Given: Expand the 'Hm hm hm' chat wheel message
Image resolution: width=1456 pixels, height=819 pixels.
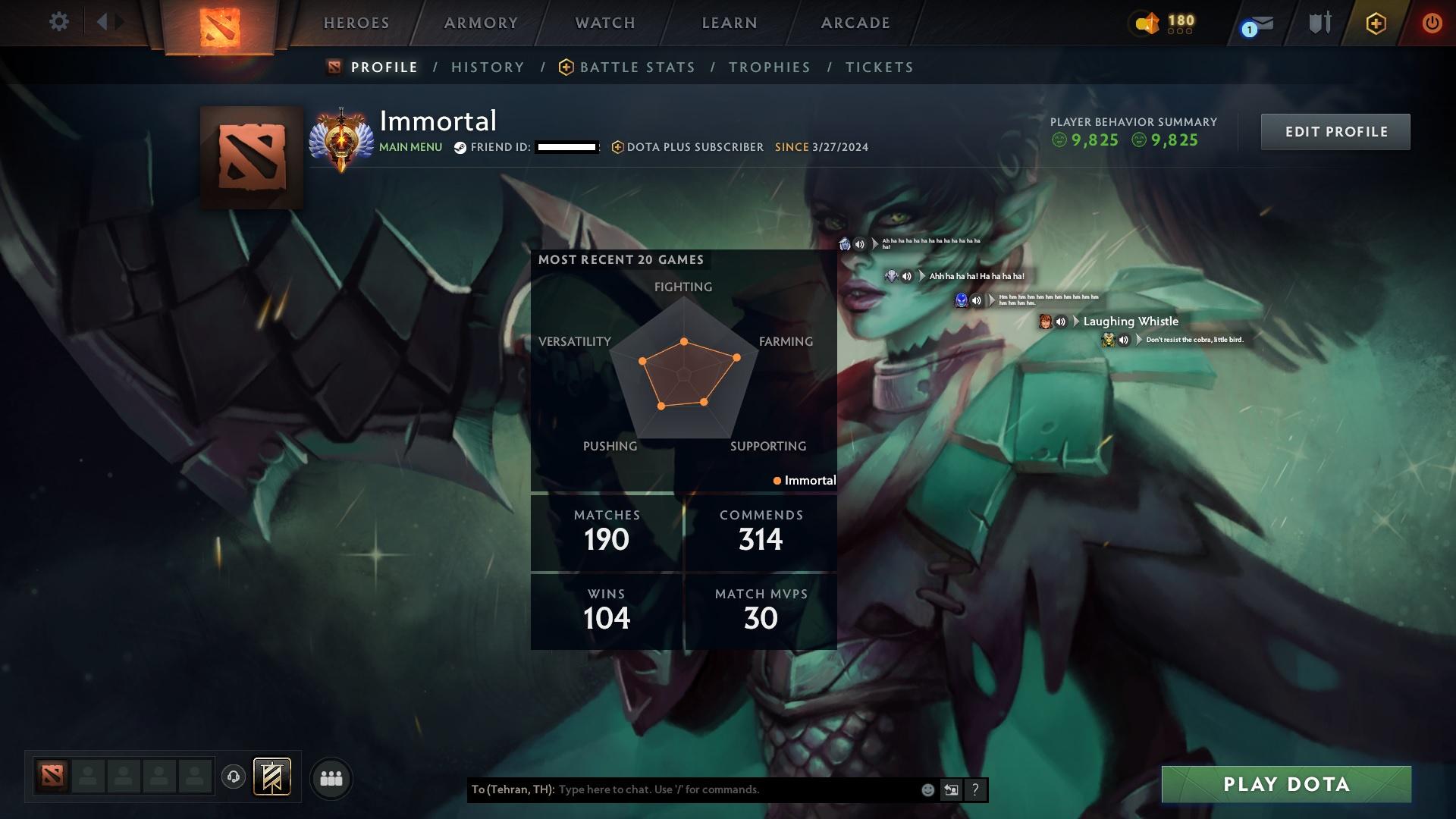Looking at the screenshot, I should pyautogui.click(x=991, y=300).
